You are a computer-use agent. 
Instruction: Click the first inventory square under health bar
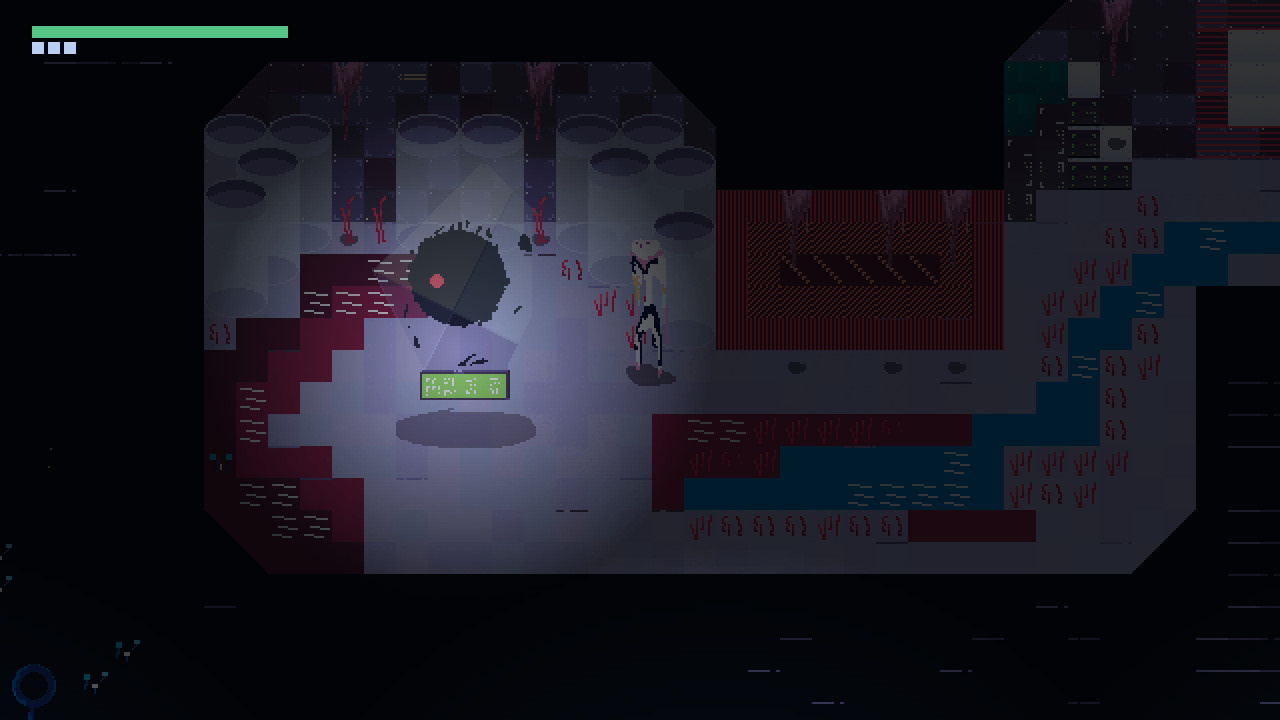pyautogui.click(x=37, y=47)
